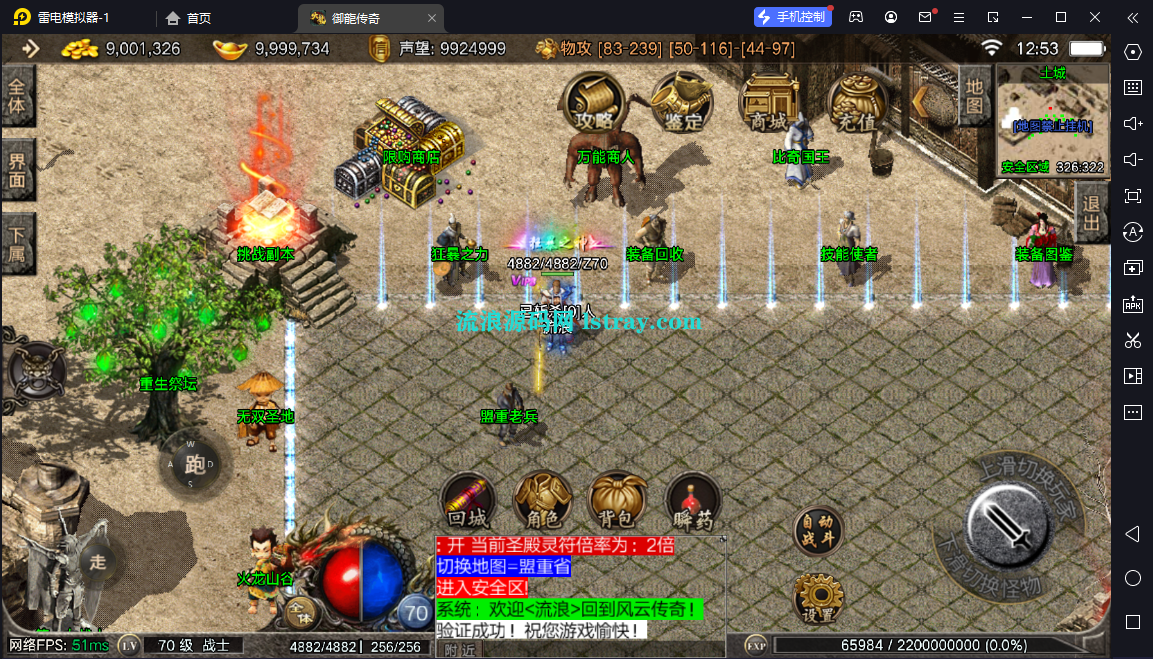Open the 背包 backpack
The width and height of the screenshot is (1153, 659).
(x=616, y=500)
